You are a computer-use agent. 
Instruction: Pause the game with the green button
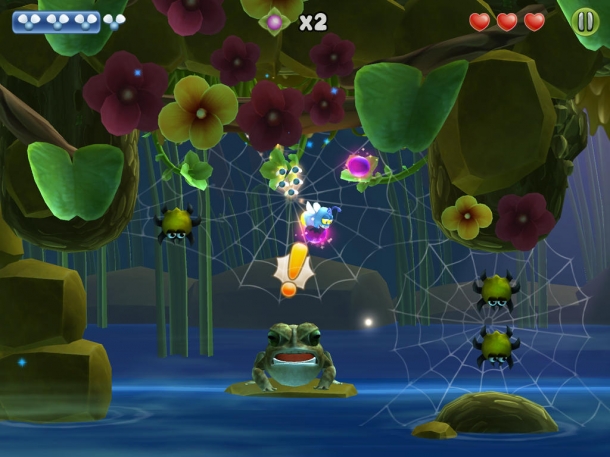[x=585, y=21]
